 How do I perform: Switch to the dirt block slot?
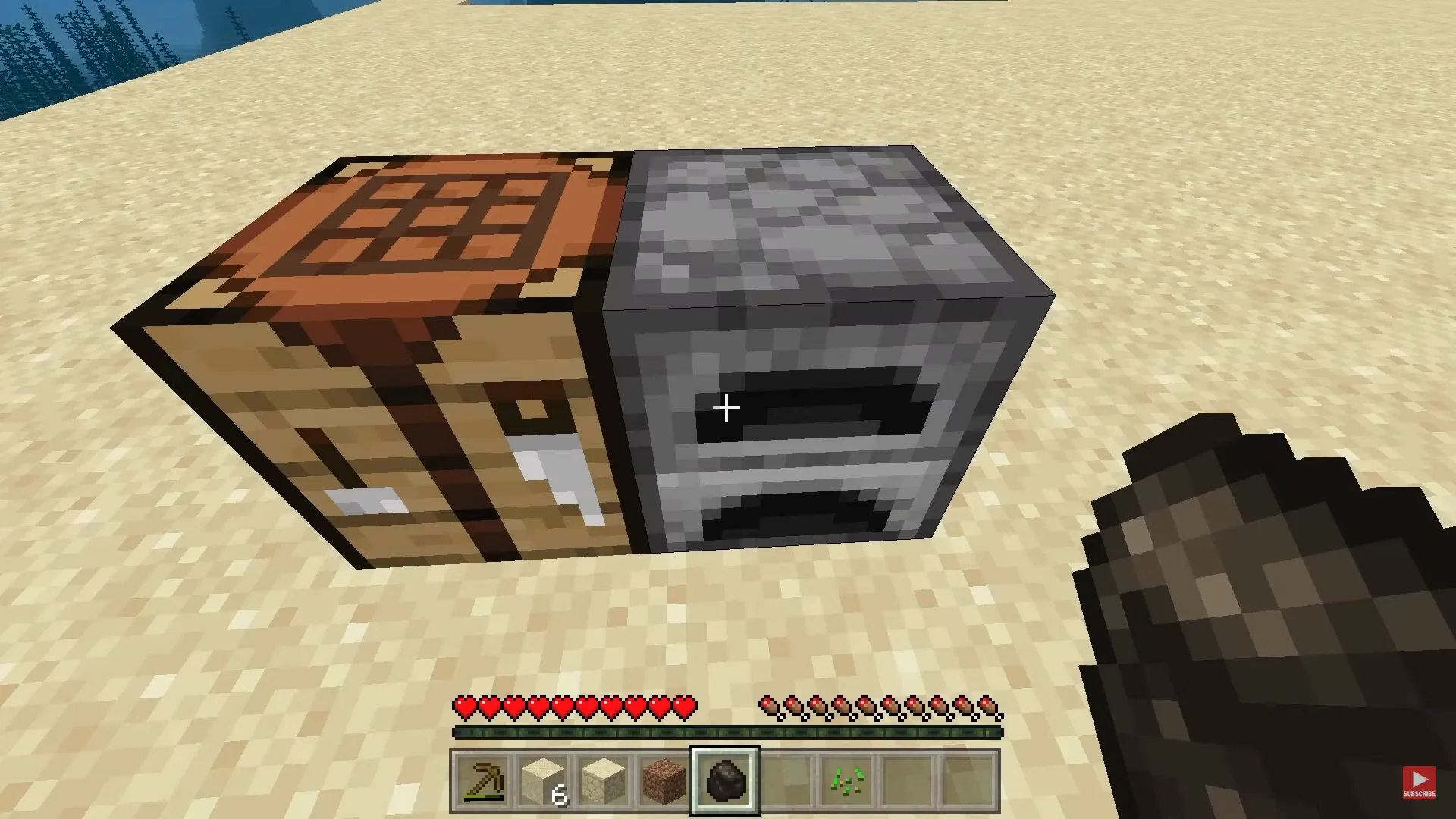(x=664, y=780)
